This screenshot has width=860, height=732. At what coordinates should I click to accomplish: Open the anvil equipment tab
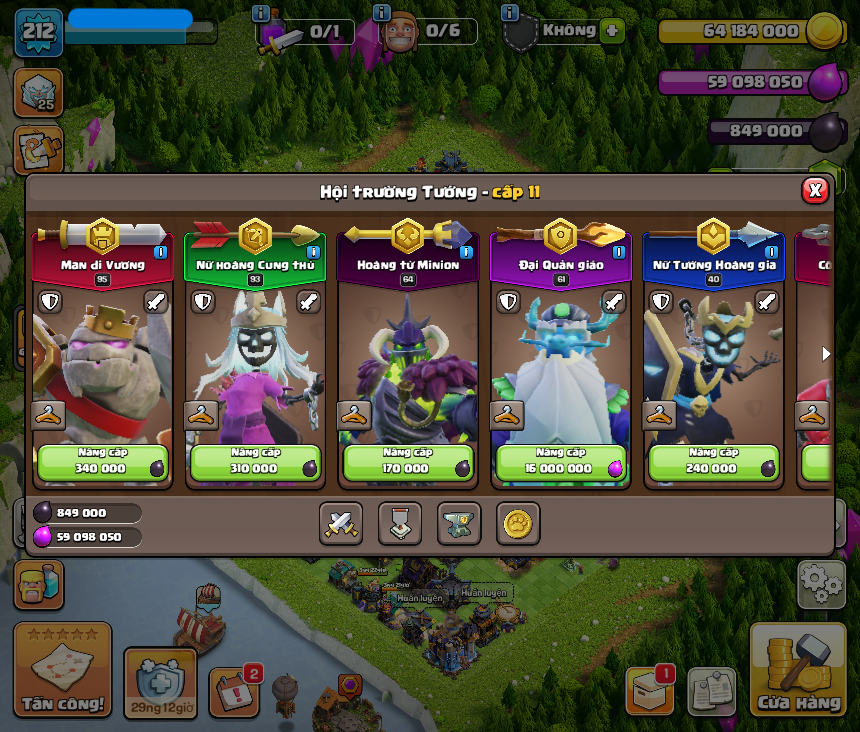coord(459,523)
